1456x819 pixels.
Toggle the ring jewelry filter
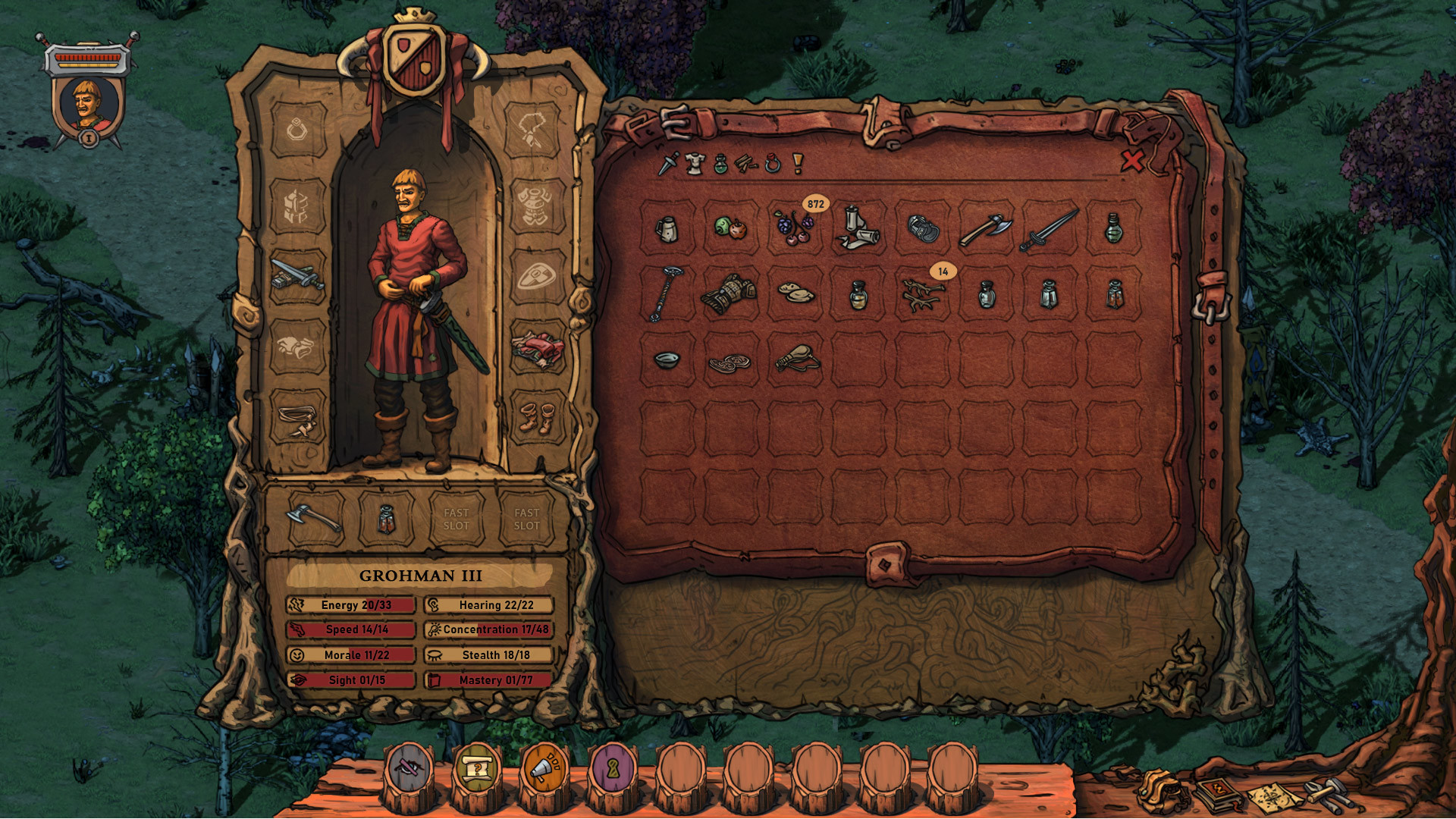pos(773,162)
